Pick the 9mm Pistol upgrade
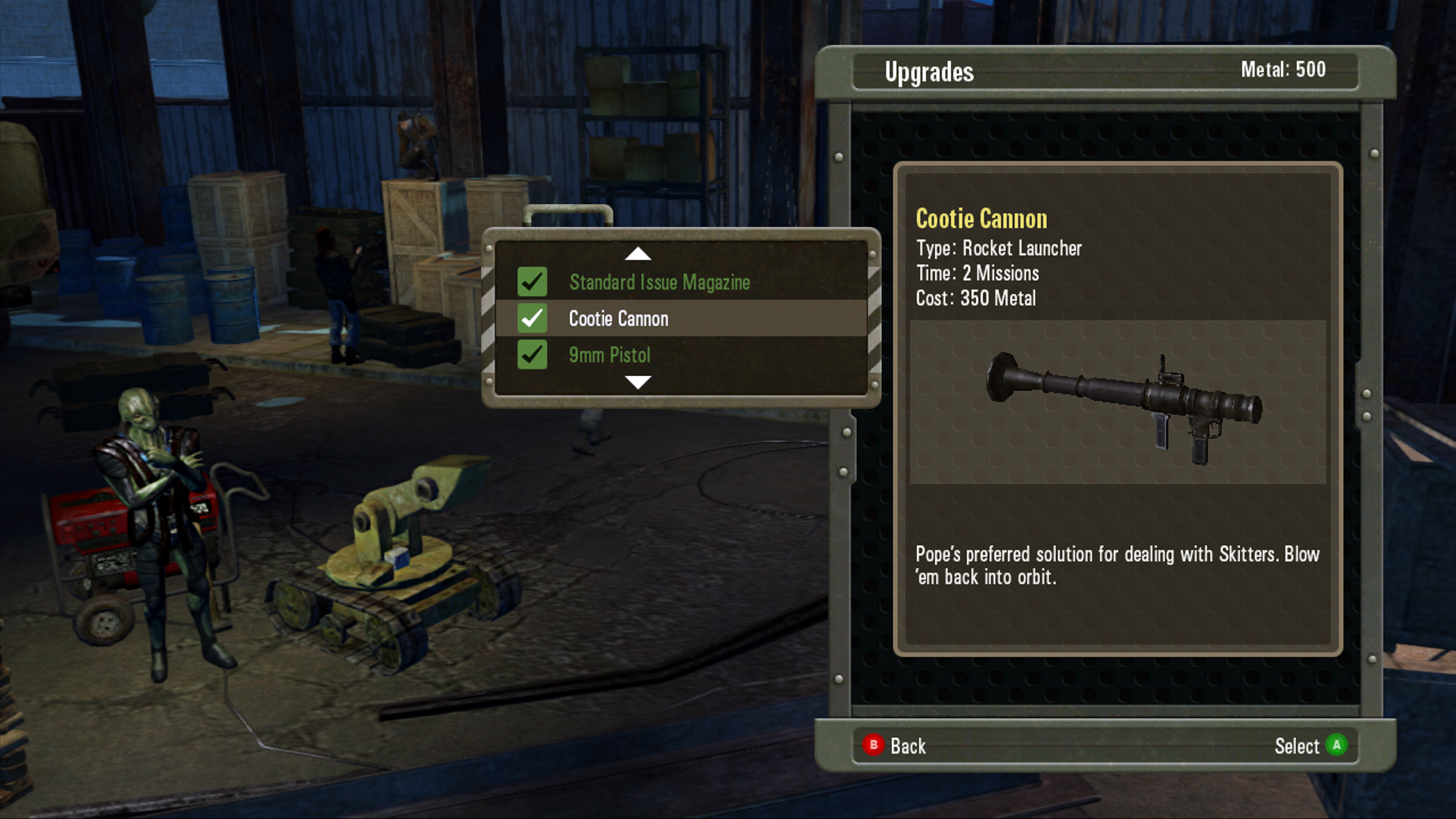This screenshot has width=1456, height=819. pos(609,355)
